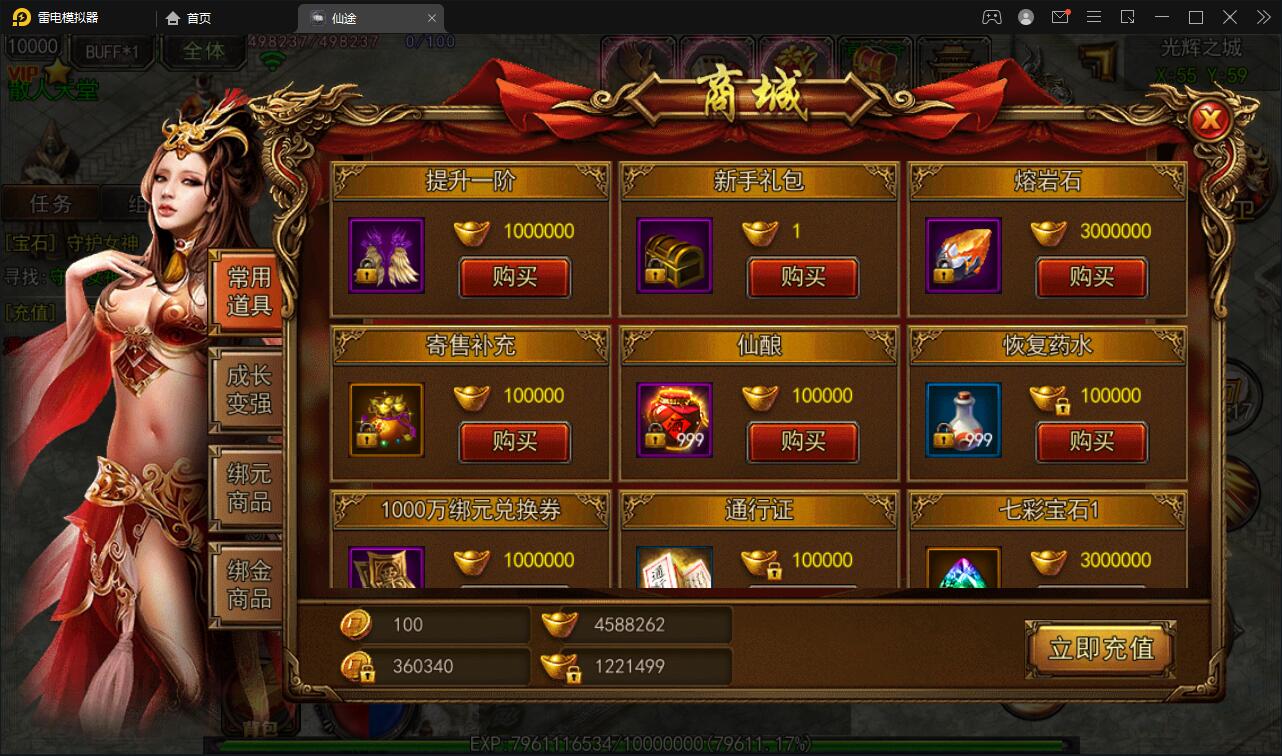
Task: Click the 仙酿 red jar item icon
Action: tap(673, 420)
